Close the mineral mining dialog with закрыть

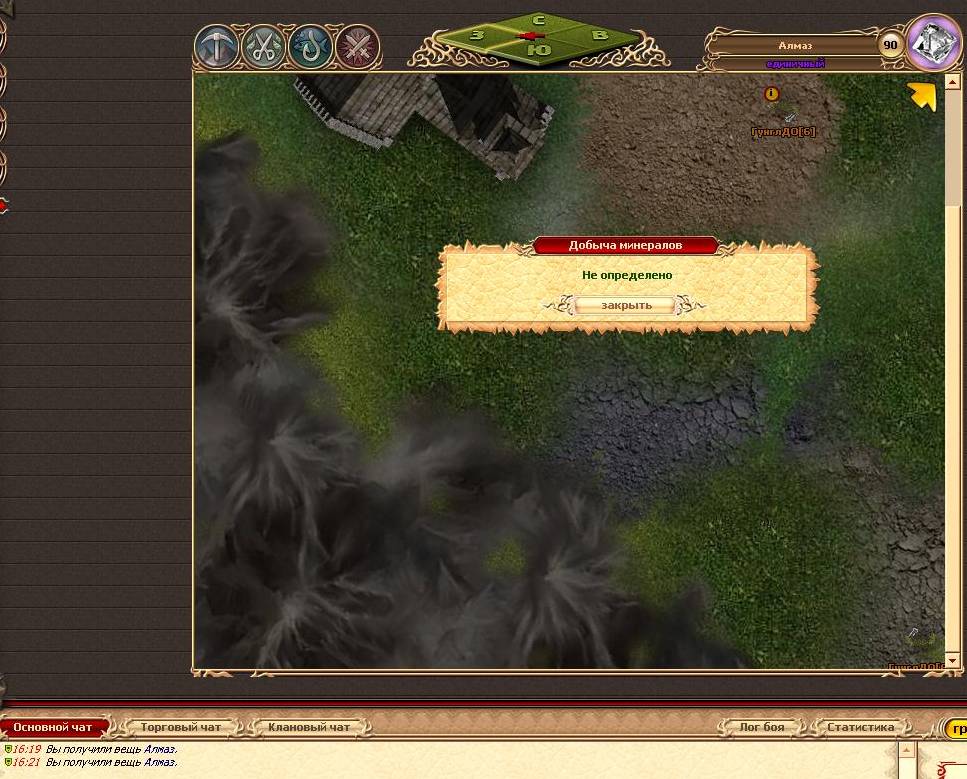click(x=626, y=305)
